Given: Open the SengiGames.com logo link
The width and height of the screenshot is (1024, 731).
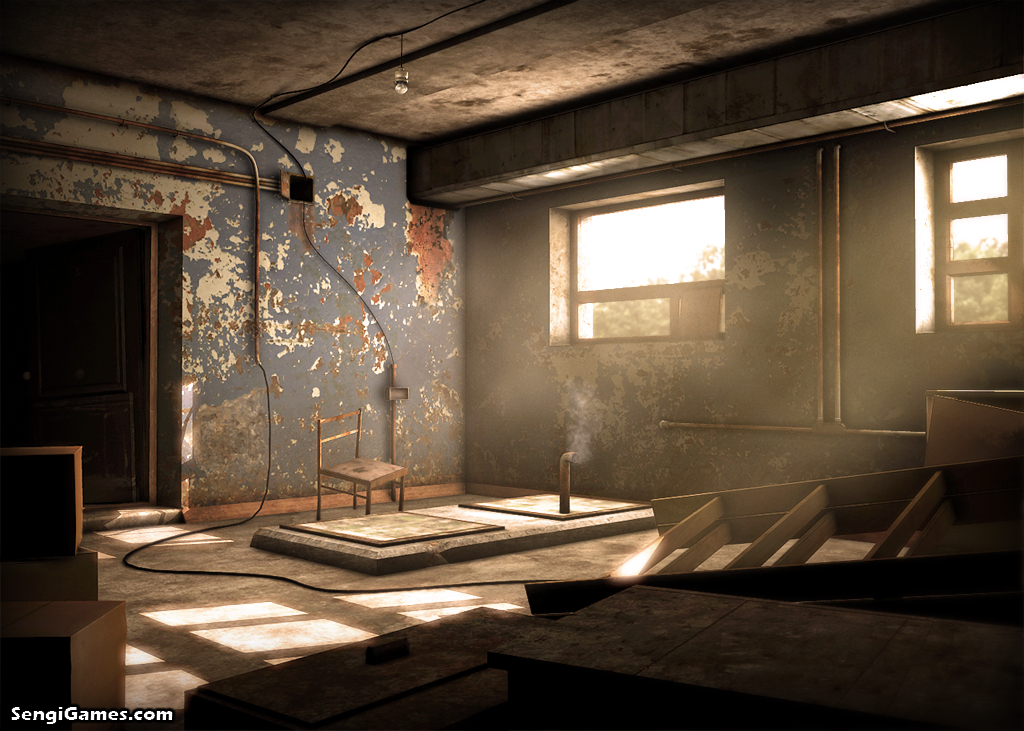Looking at the screenshot, I should tap(92, 714).
